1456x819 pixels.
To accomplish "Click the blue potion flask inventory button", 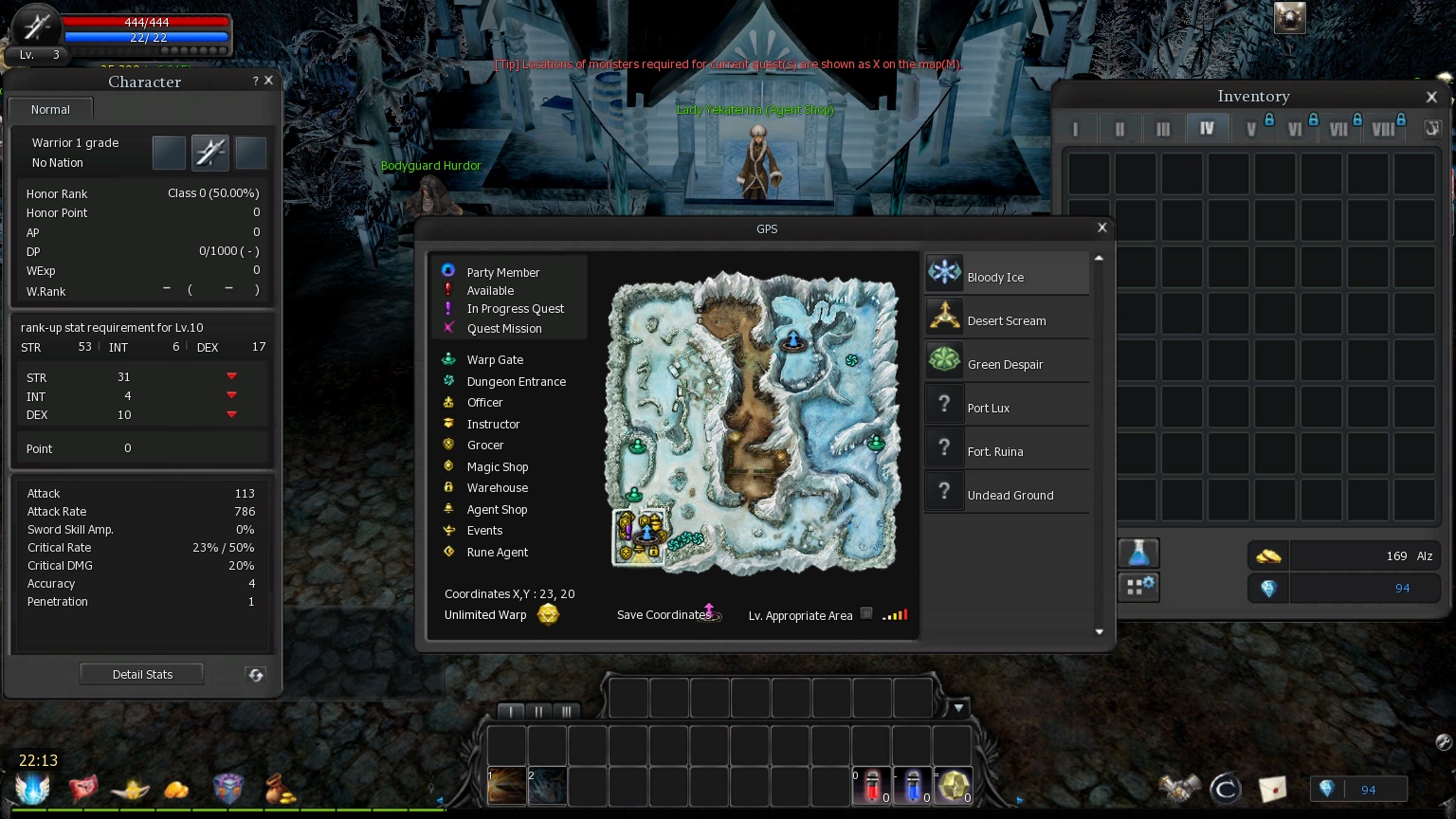I will tap(1137, 553).
